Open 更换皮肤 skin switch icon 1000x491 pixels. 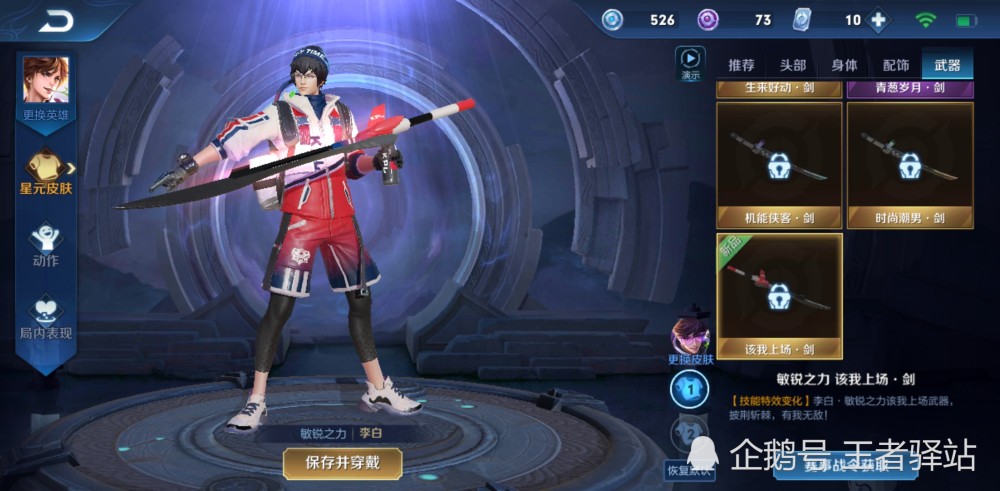pyautogui.click(x=689, y=338)
